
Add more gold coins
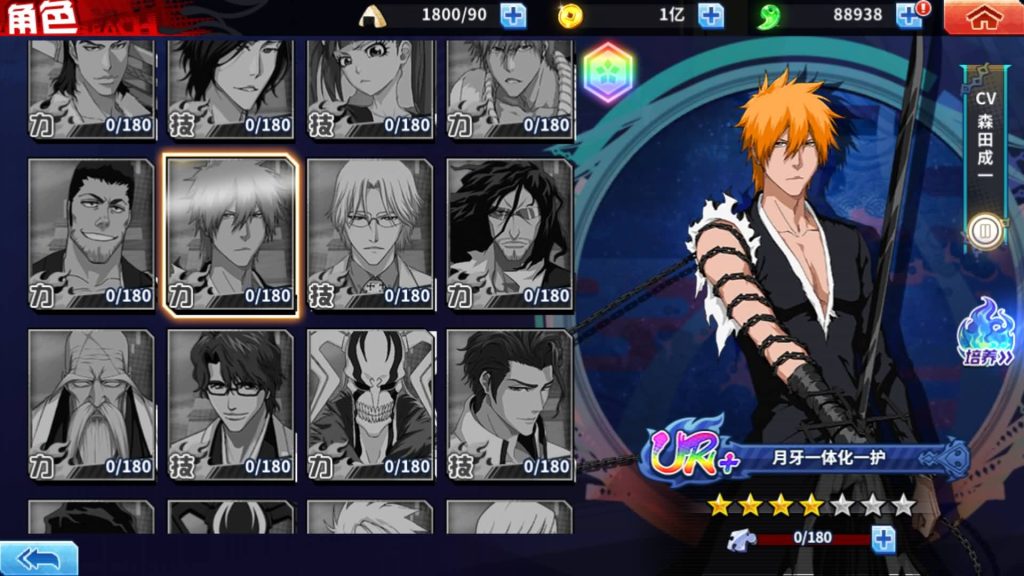pyautogui.click(x=710, y=16)
